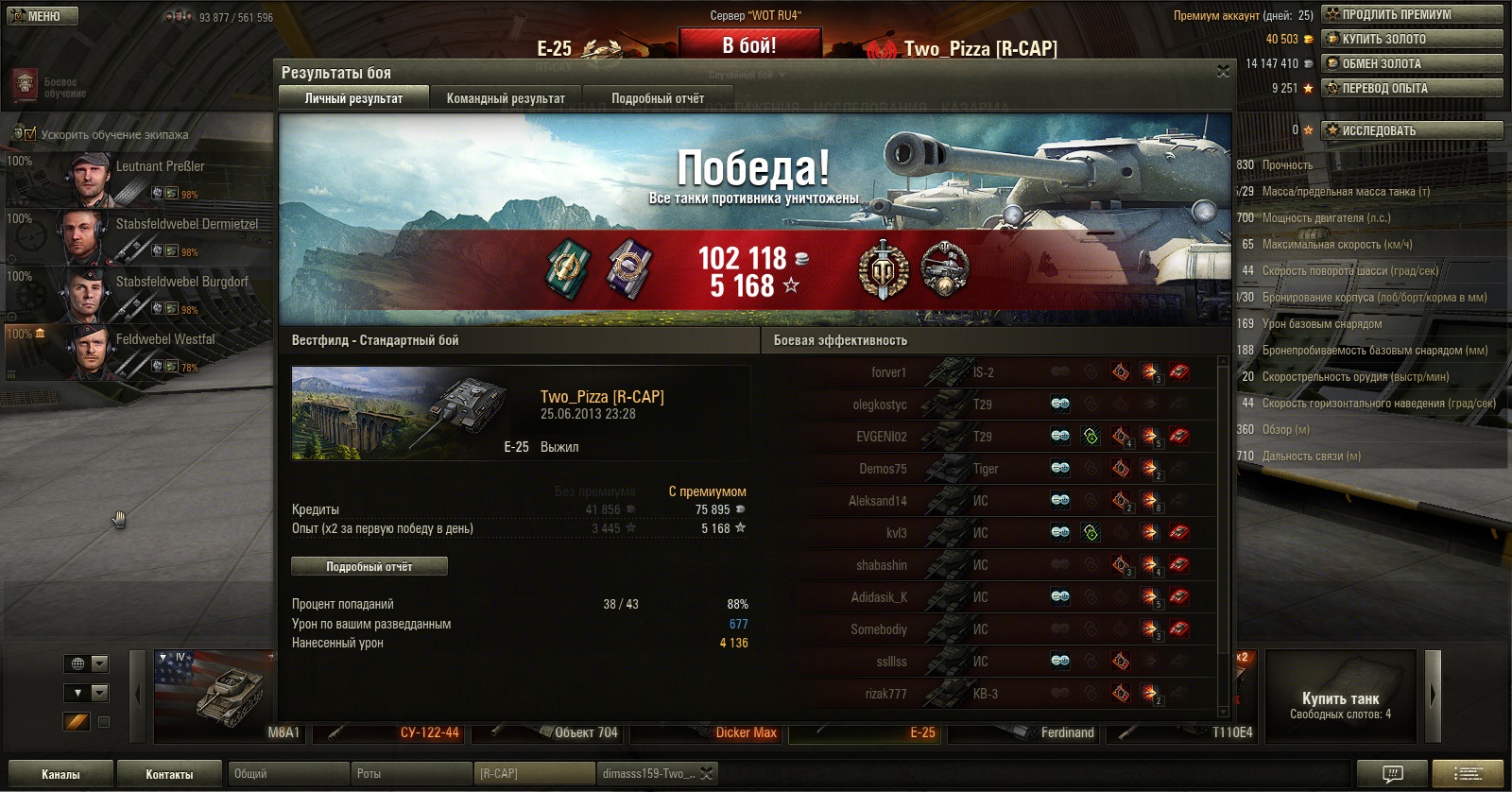This screenshot has height=792, width=1512.
Task: Open the Контакты contacts list
Action: [169, 774]
